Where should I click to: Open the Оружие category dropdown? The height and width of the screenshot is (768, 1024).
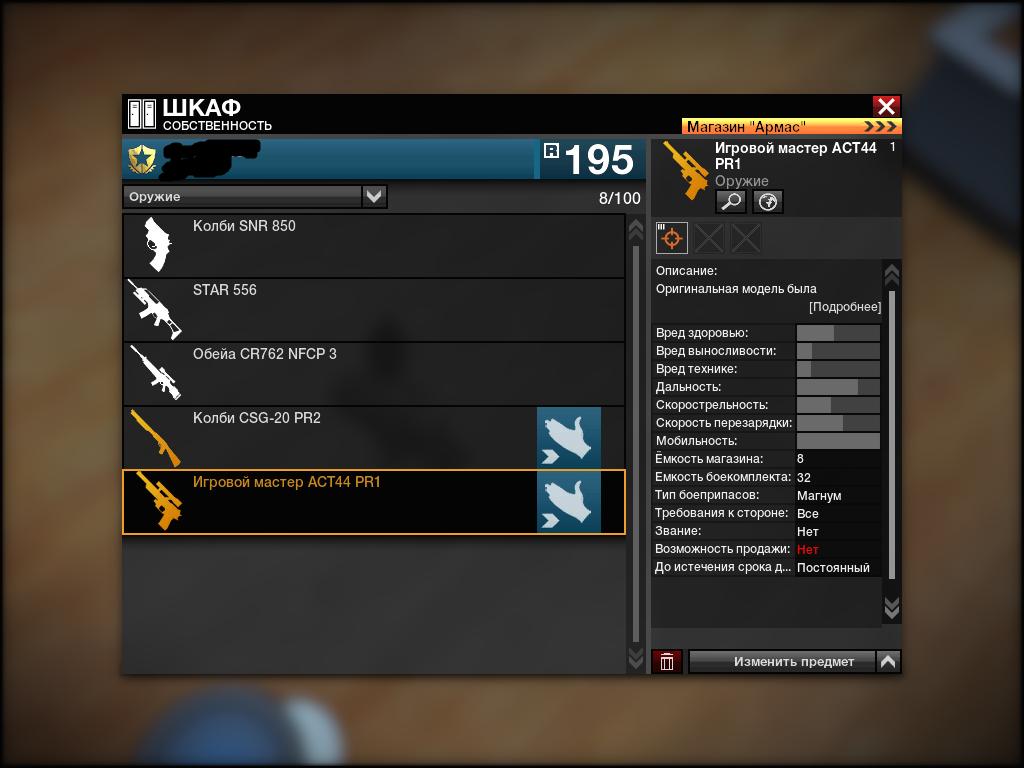pyautogui.click(x=374, y=197)
